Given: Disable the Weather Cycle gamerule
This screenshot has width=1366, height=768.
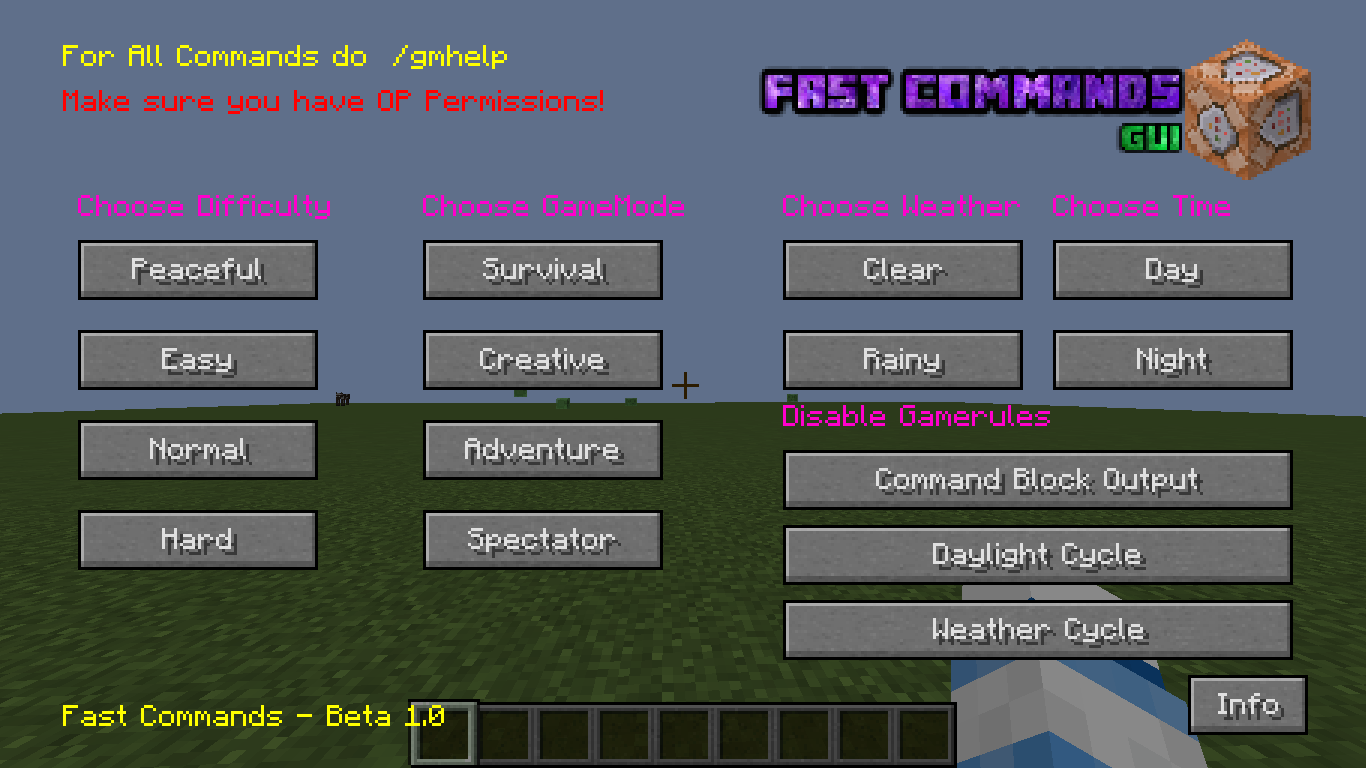Looking at the screenshot, I should pyautogui.click(x=1037, y=630).
